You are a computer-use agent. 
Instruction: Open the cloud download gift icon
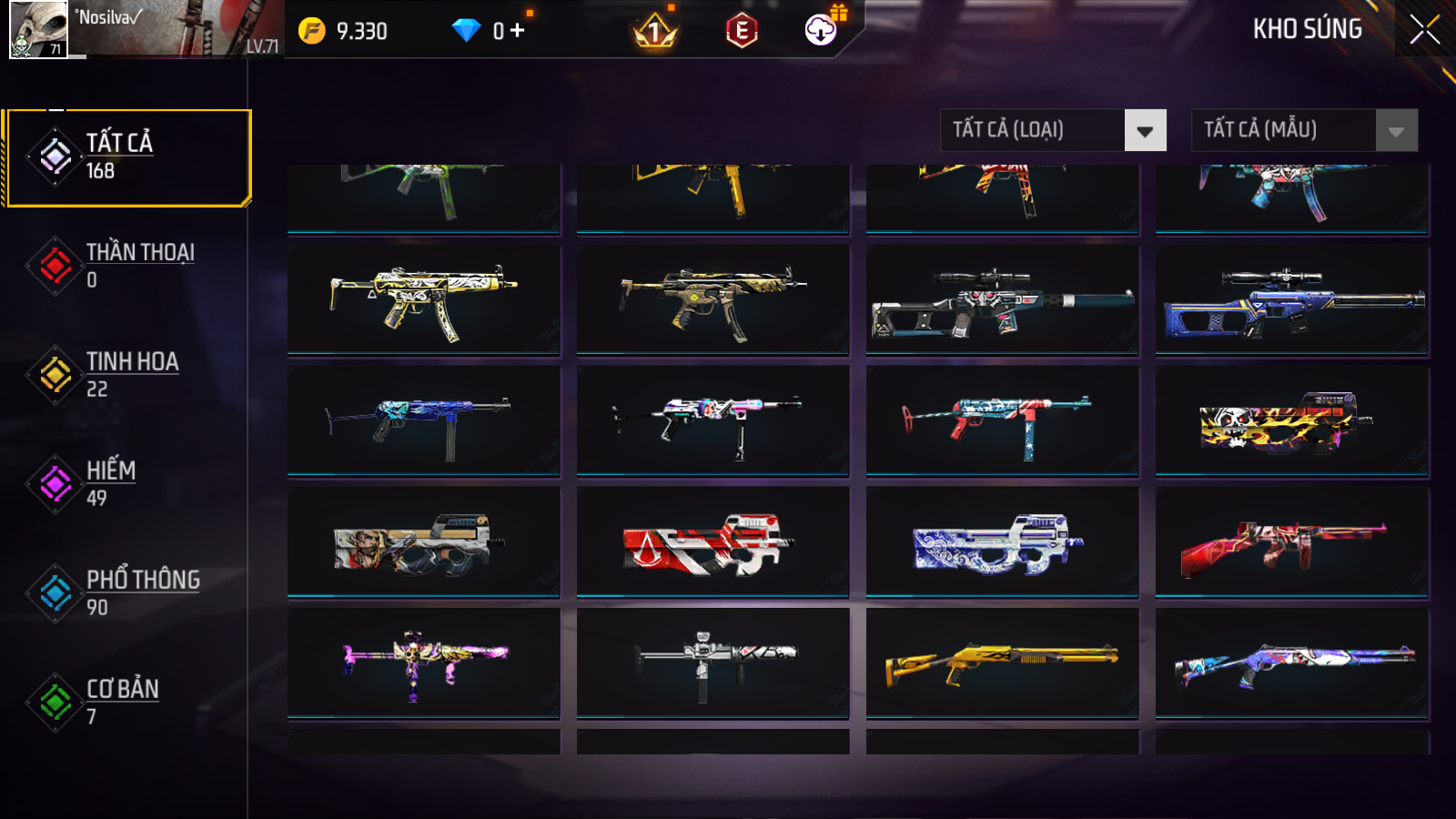click(821, 30)
